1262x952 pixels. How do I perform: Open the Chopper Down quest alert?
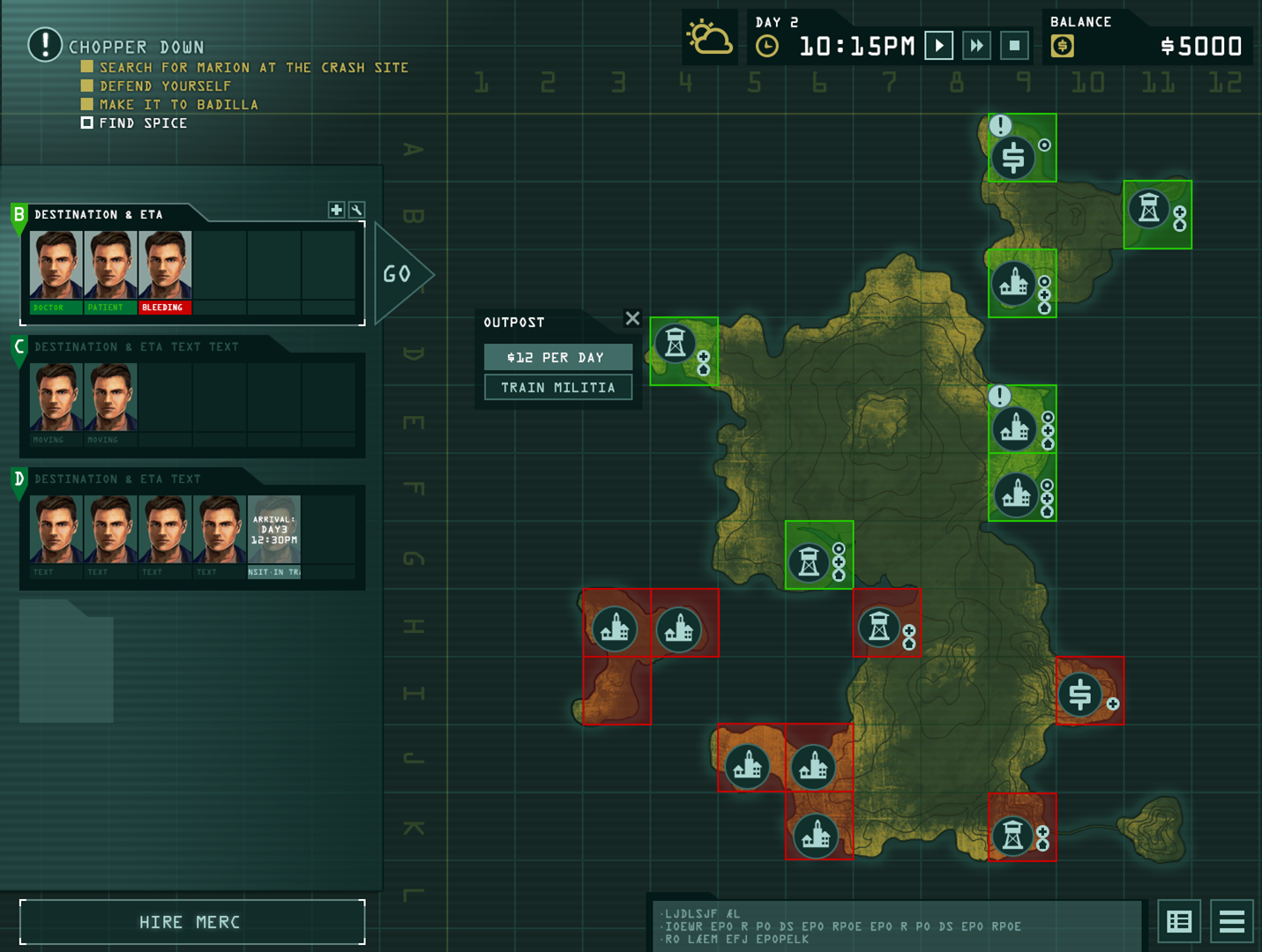point(45,44)
